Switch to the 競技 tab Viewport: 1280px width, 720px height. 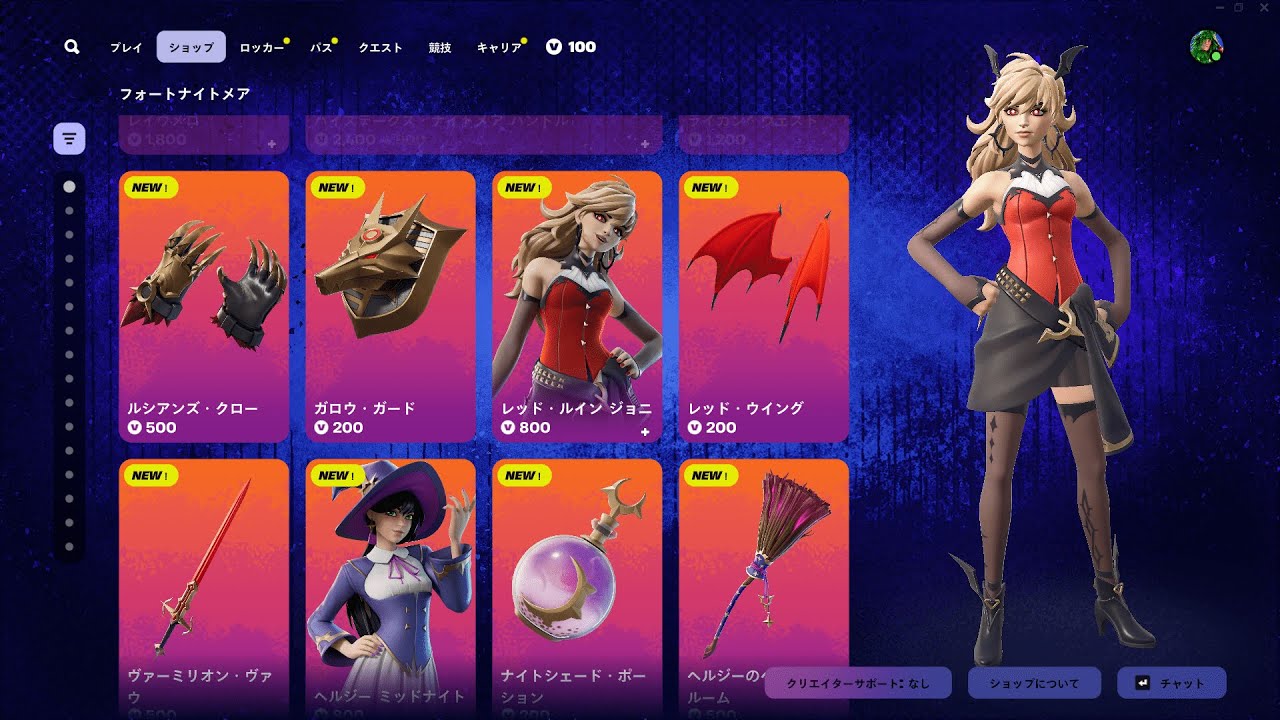(440, 47)
